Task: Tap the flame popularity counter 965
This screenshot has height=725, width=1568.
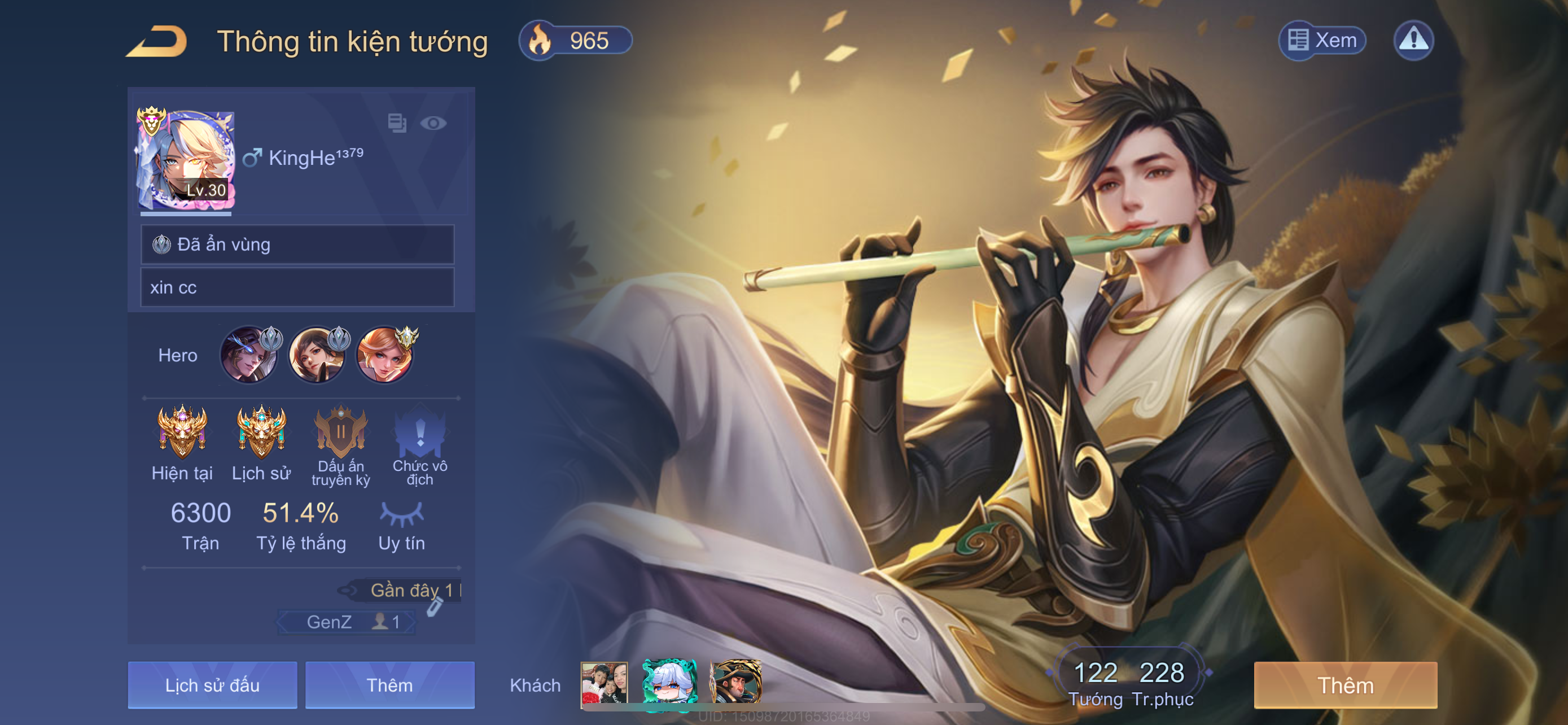Action: click(575, 41)
